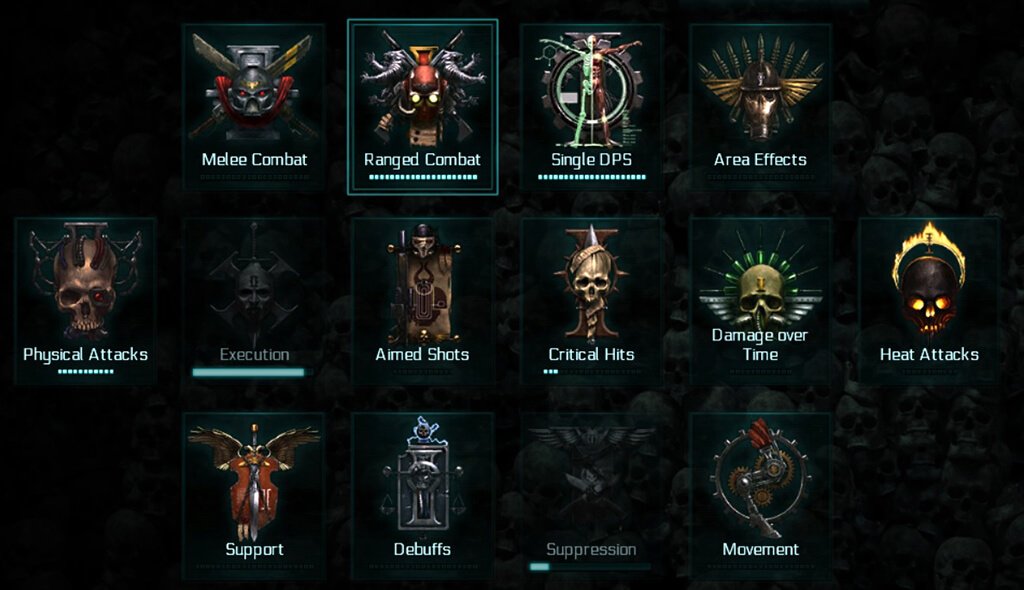
Task: Click the dimmed Suppression skill tile
Action: [x=592, y=495]
